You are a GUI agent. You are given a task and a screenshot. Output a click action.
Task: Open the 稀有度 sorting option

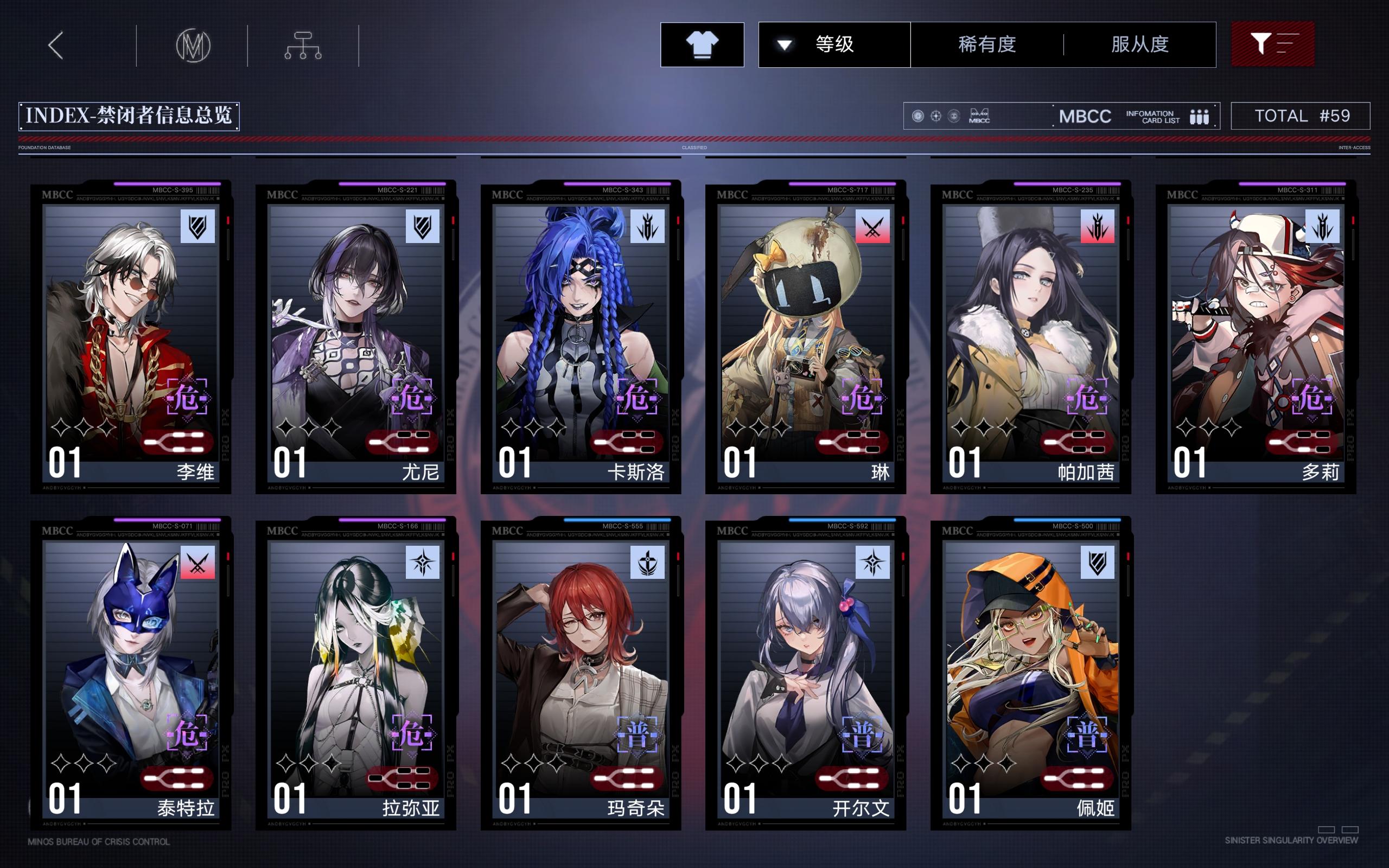(988, 46)
